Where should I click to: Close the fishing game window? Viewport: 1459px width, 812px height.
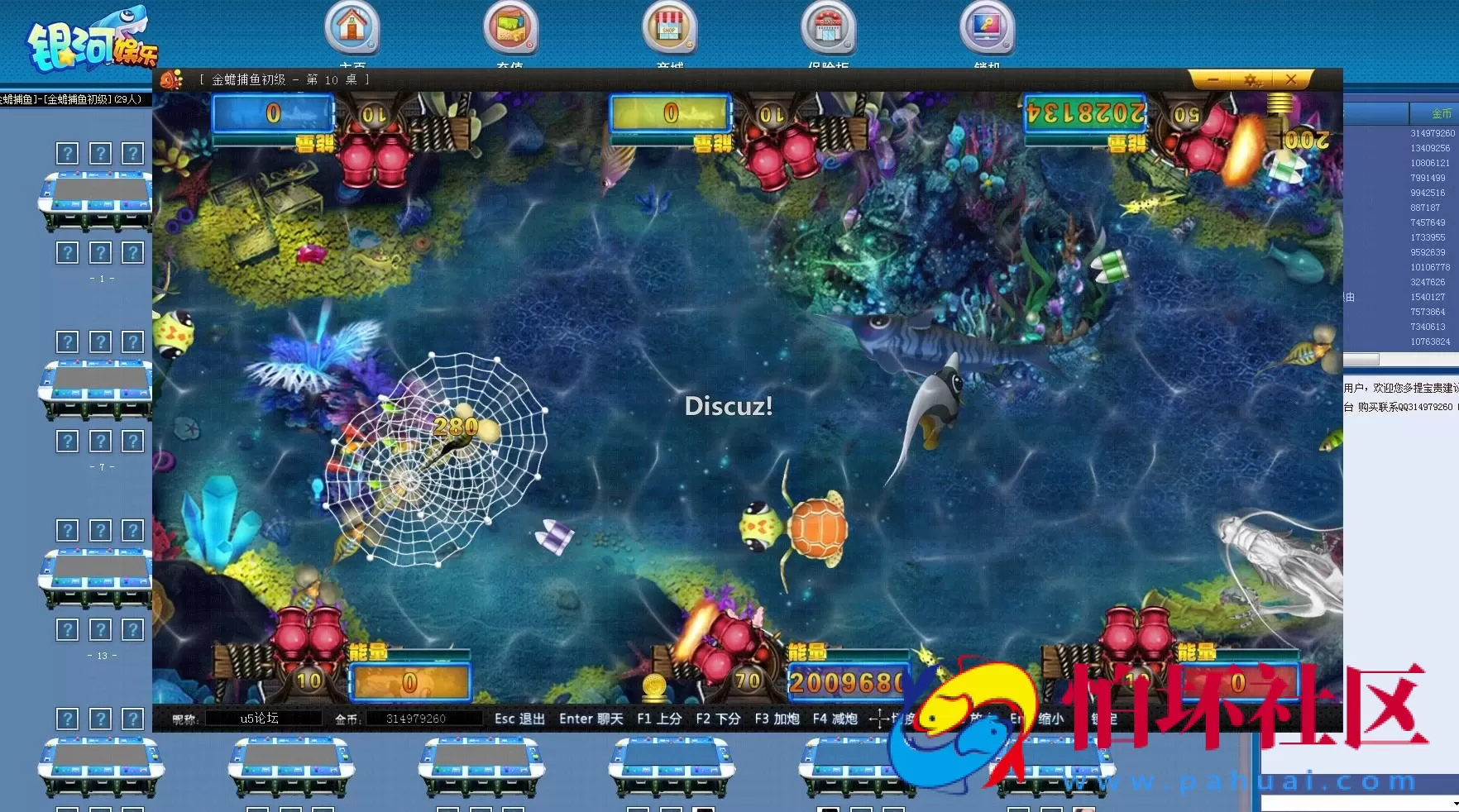click(x=1290, y=79)
